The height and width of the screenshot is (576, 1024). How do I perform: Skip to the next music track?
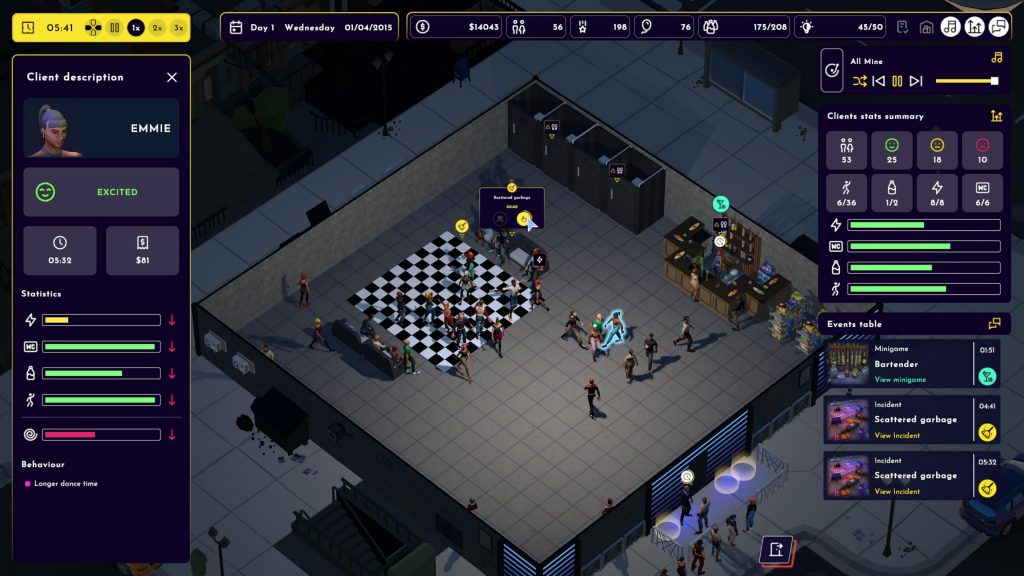[x=916, y=81]
